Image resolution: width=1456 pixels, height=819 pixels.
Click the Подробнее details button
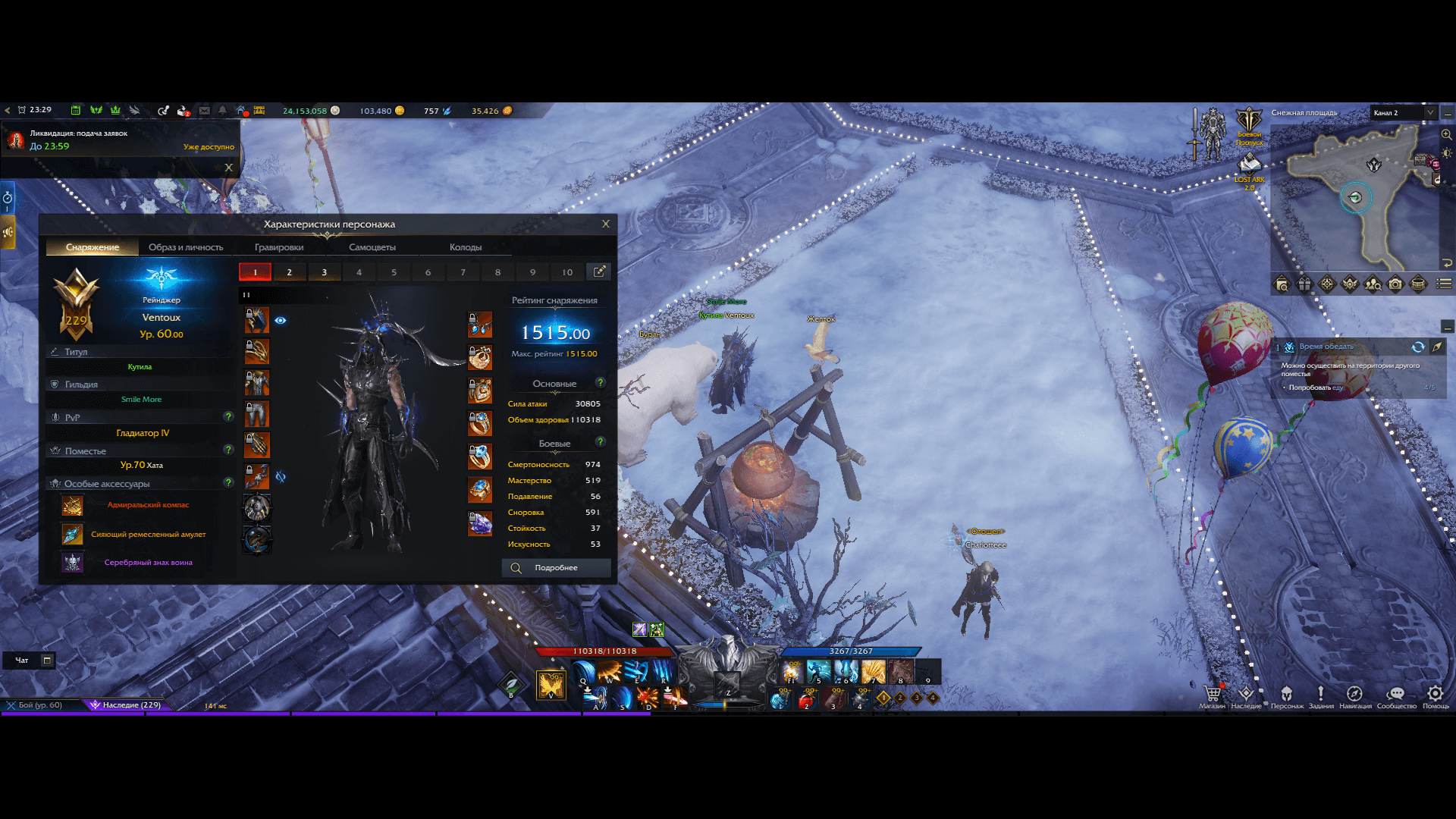556,568
